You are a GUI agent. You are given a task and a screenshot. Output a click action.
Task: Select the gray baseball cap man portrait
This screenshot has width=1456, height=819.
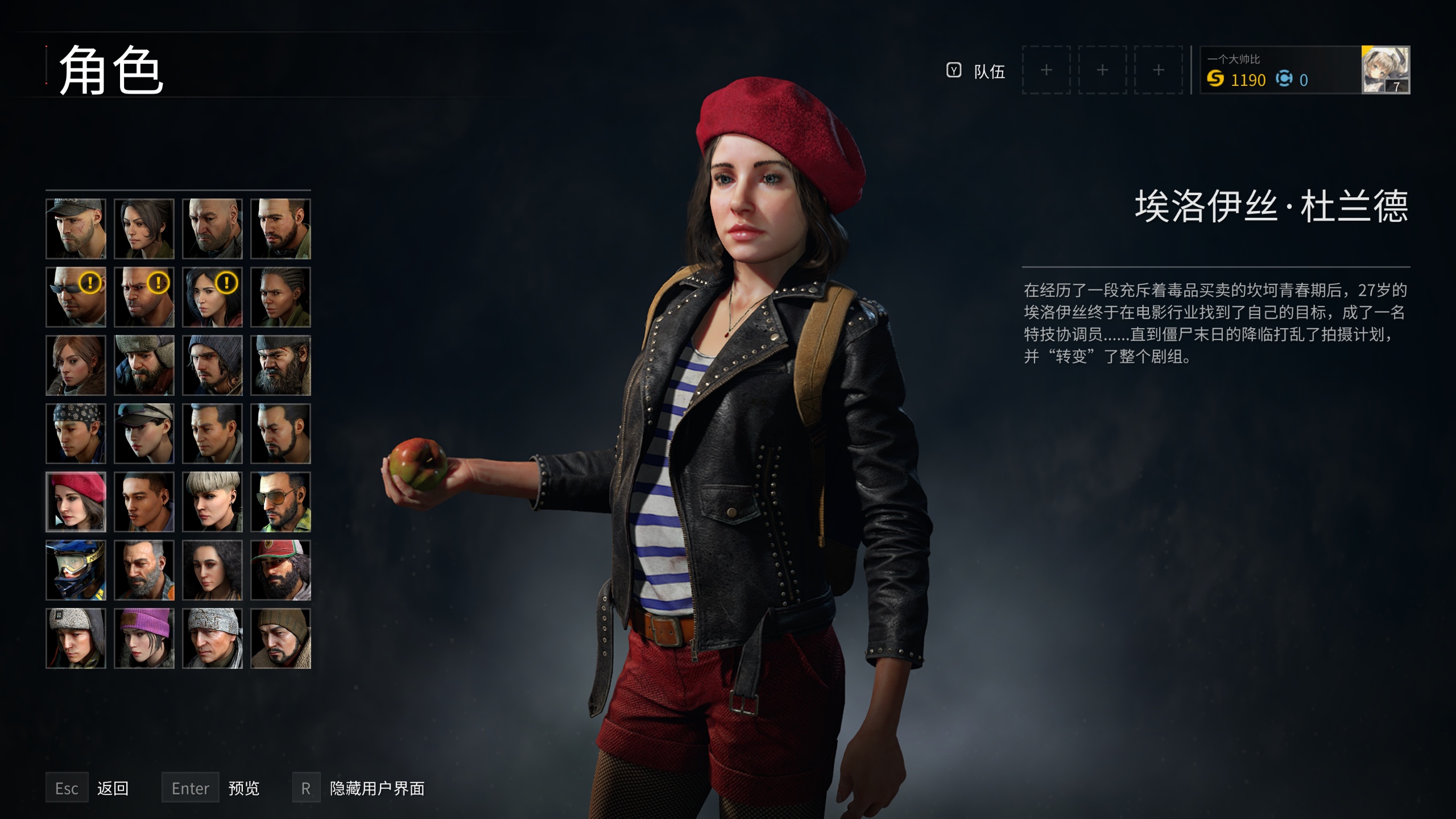coord(76,229)
